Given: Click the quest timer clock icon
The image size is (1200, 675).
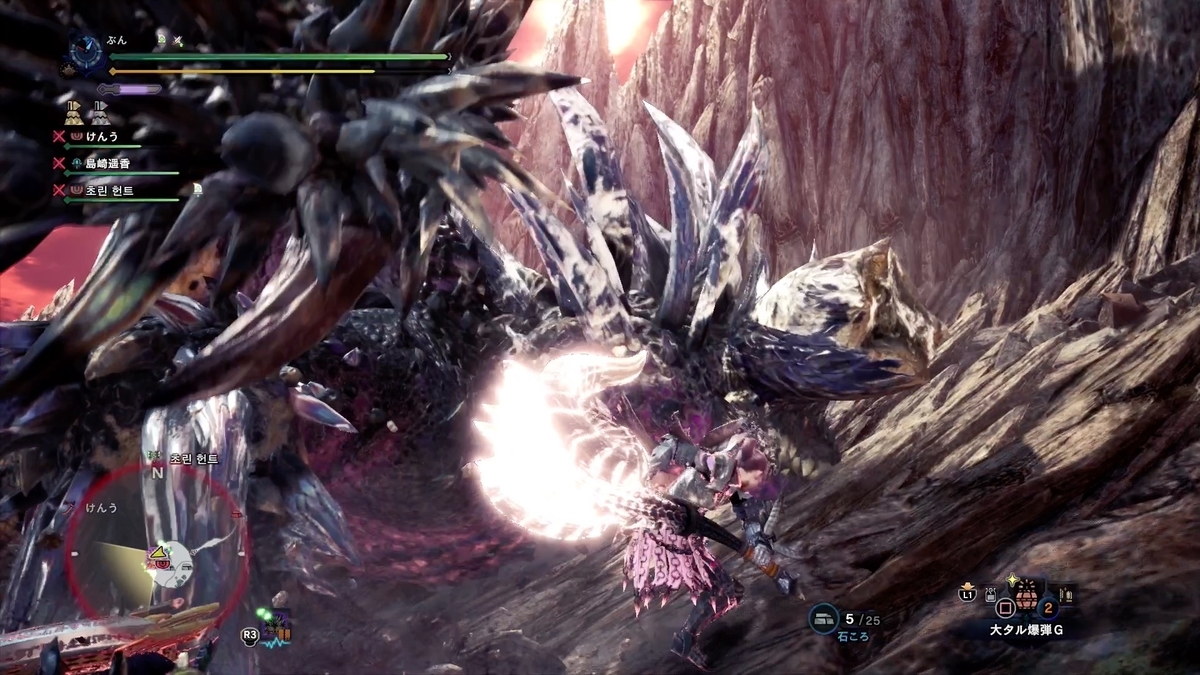Looking at the screenshot, I should (x=84, y=53).
